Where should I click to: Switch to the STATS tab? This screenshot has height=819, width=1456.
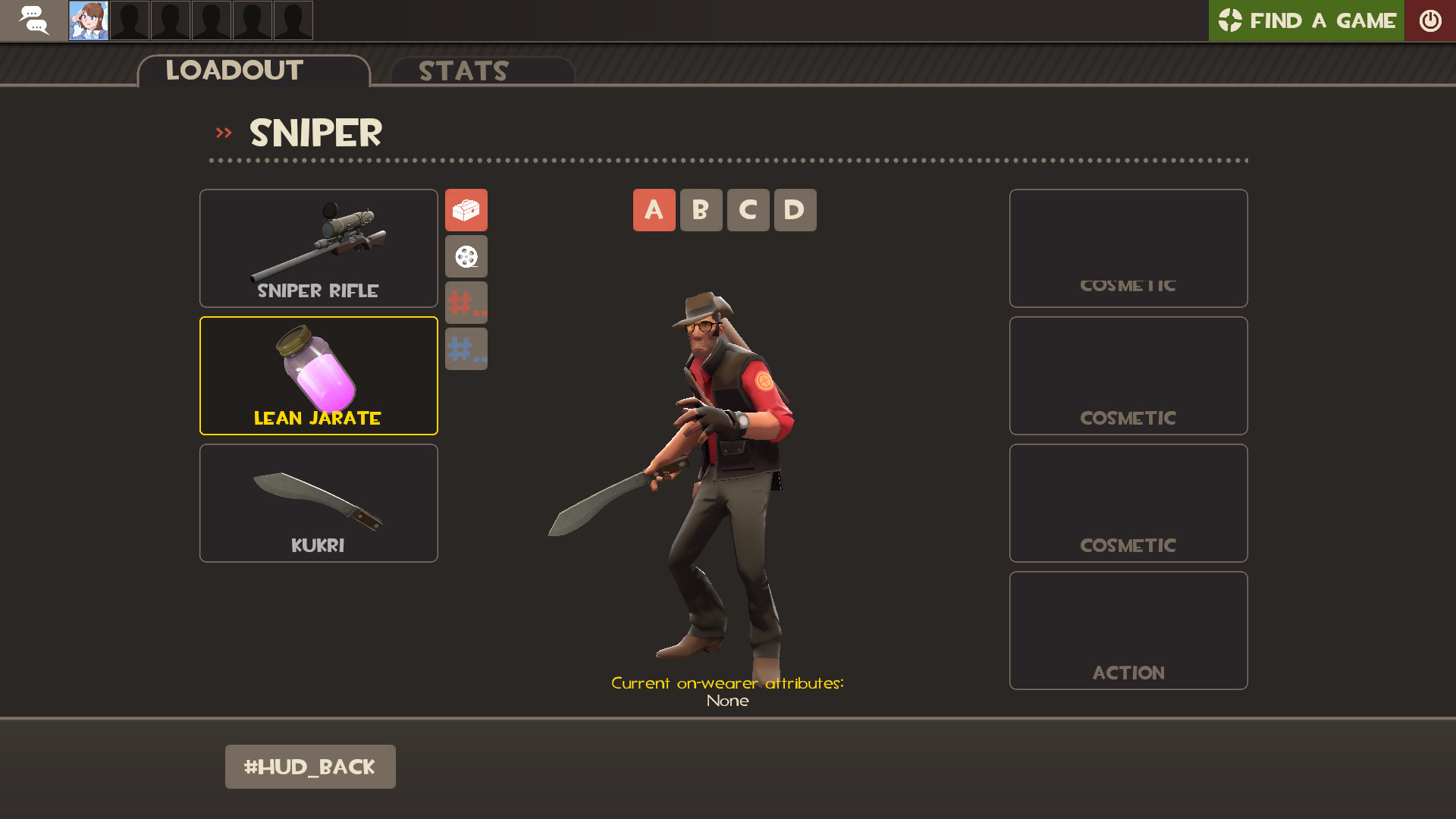(x=463, y=72)
